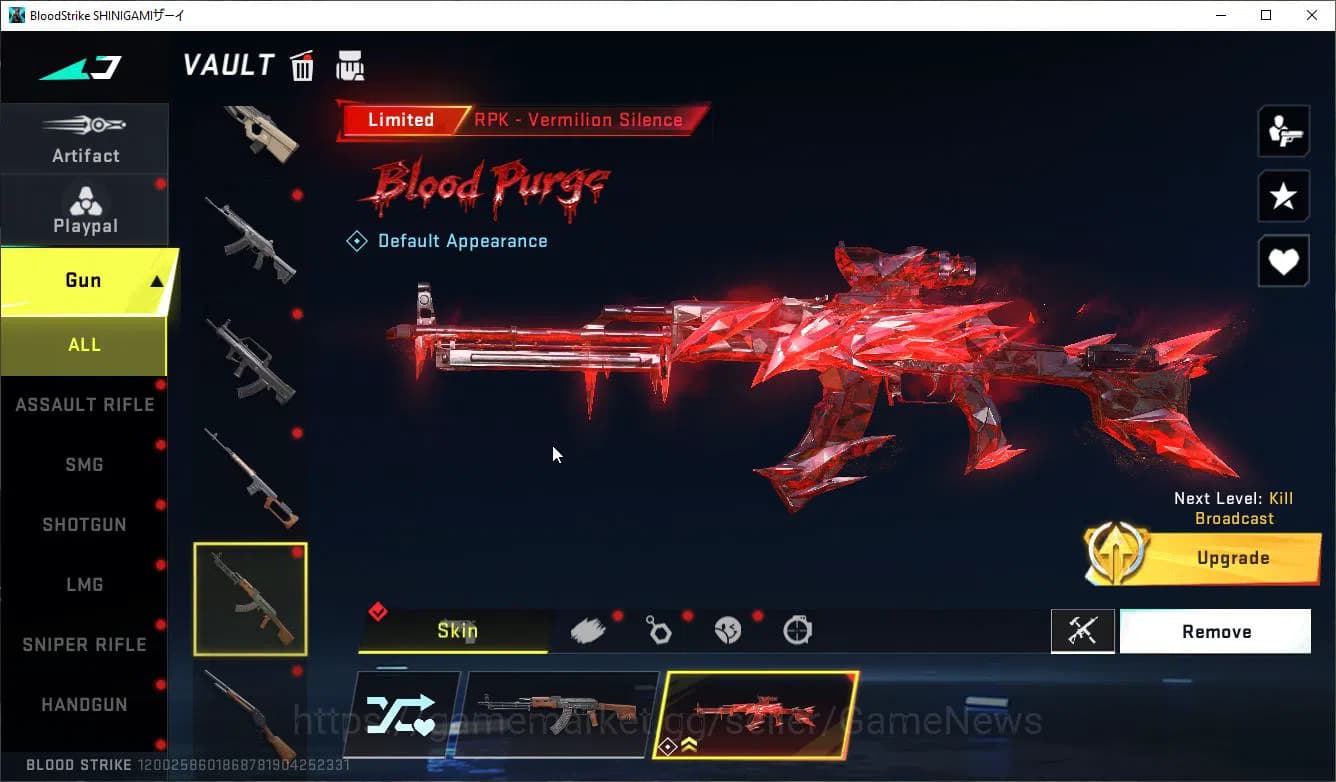This screenshot has width=1336, height=782.
Task: Click the crossed rifles inspect icon
Action: pos(1083,630)
